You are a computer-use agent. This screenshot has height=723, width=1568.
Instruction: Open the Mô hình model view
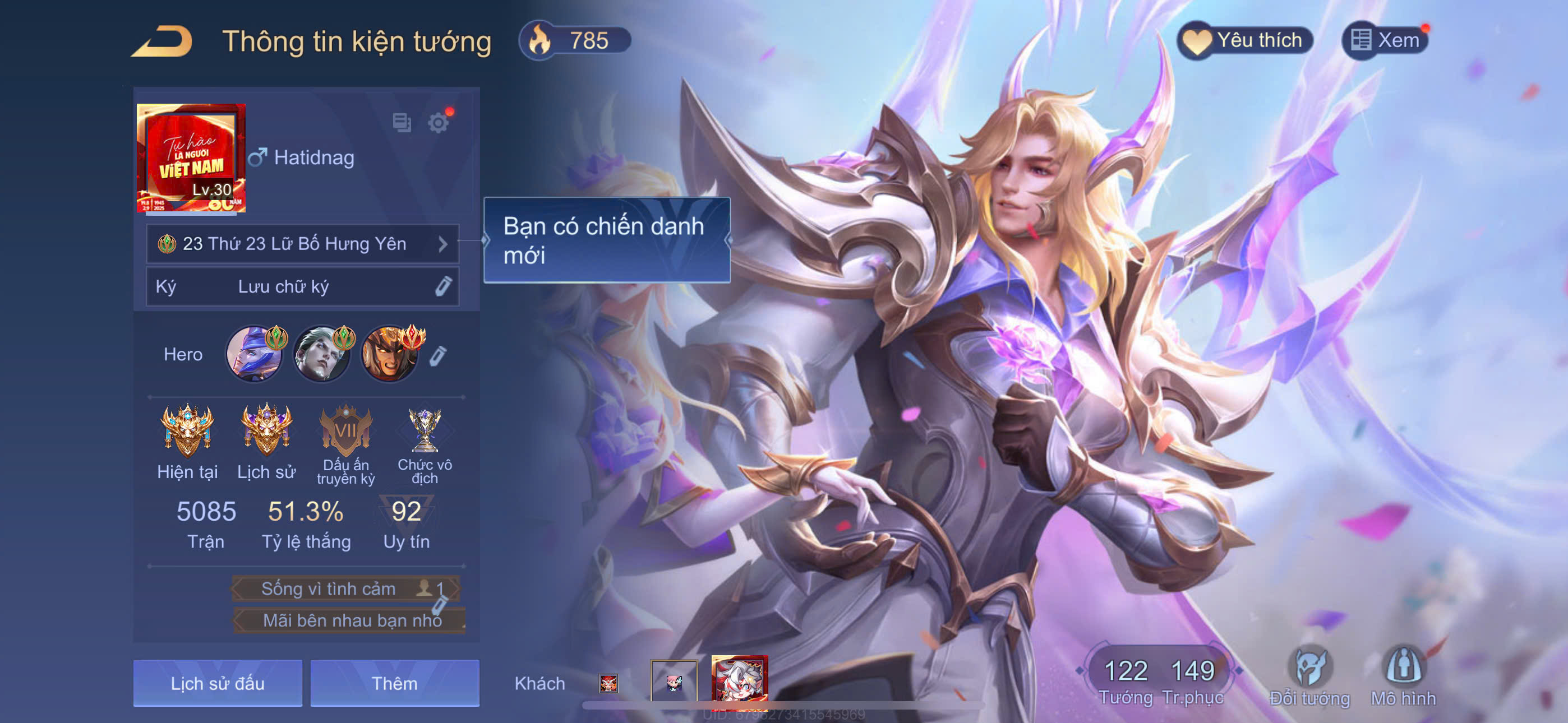tap(1403, 676)
